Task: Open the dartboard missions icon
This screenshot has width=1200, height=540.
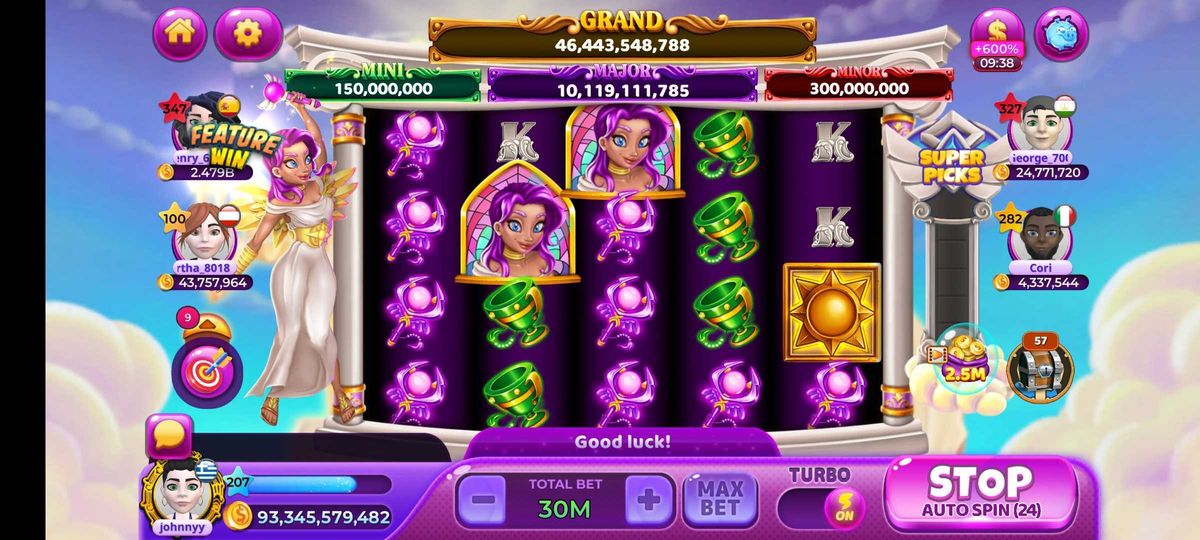Action: coord(207,368)
